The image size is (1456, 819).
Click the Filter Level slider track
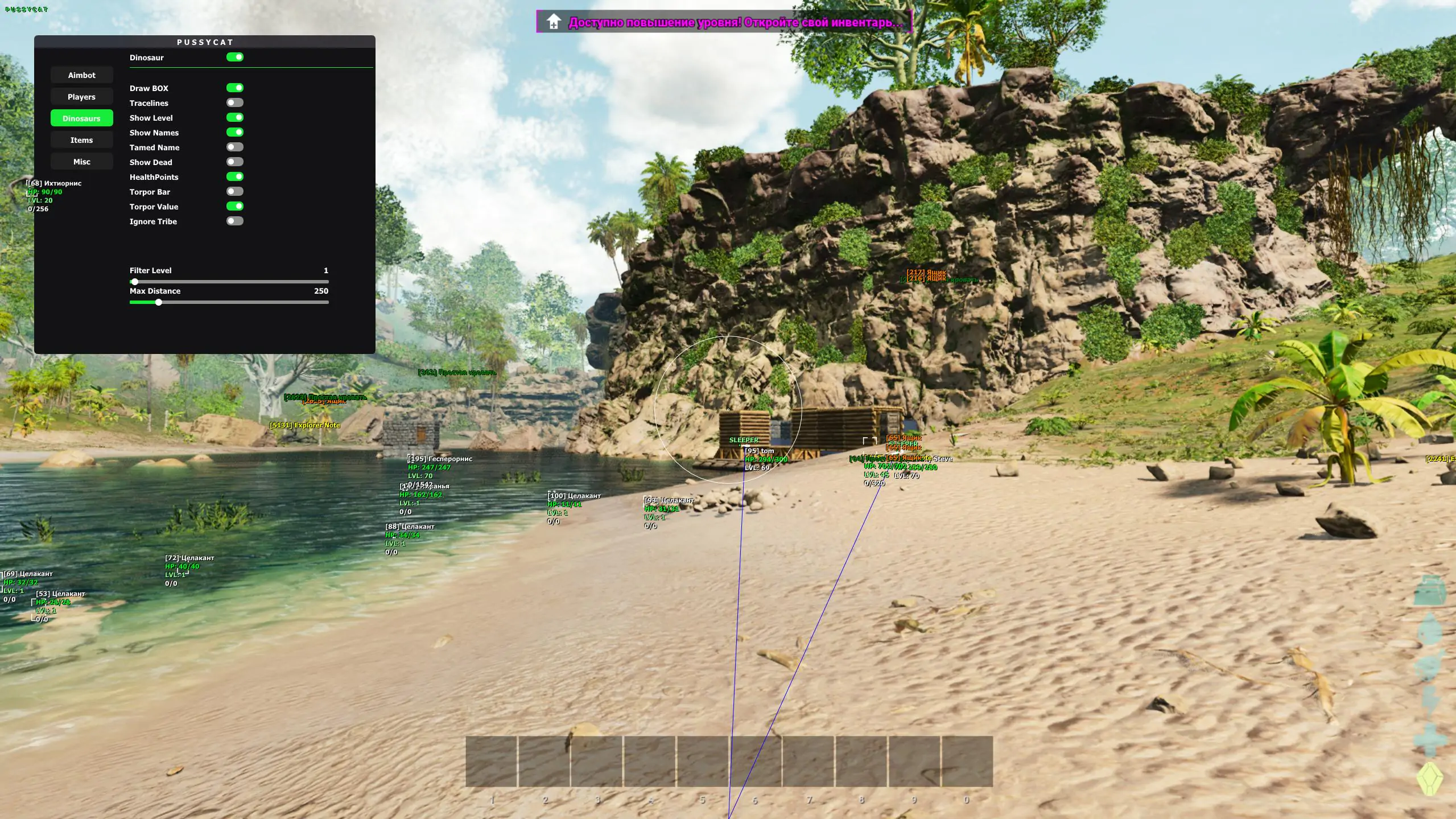tap(229, 282)
